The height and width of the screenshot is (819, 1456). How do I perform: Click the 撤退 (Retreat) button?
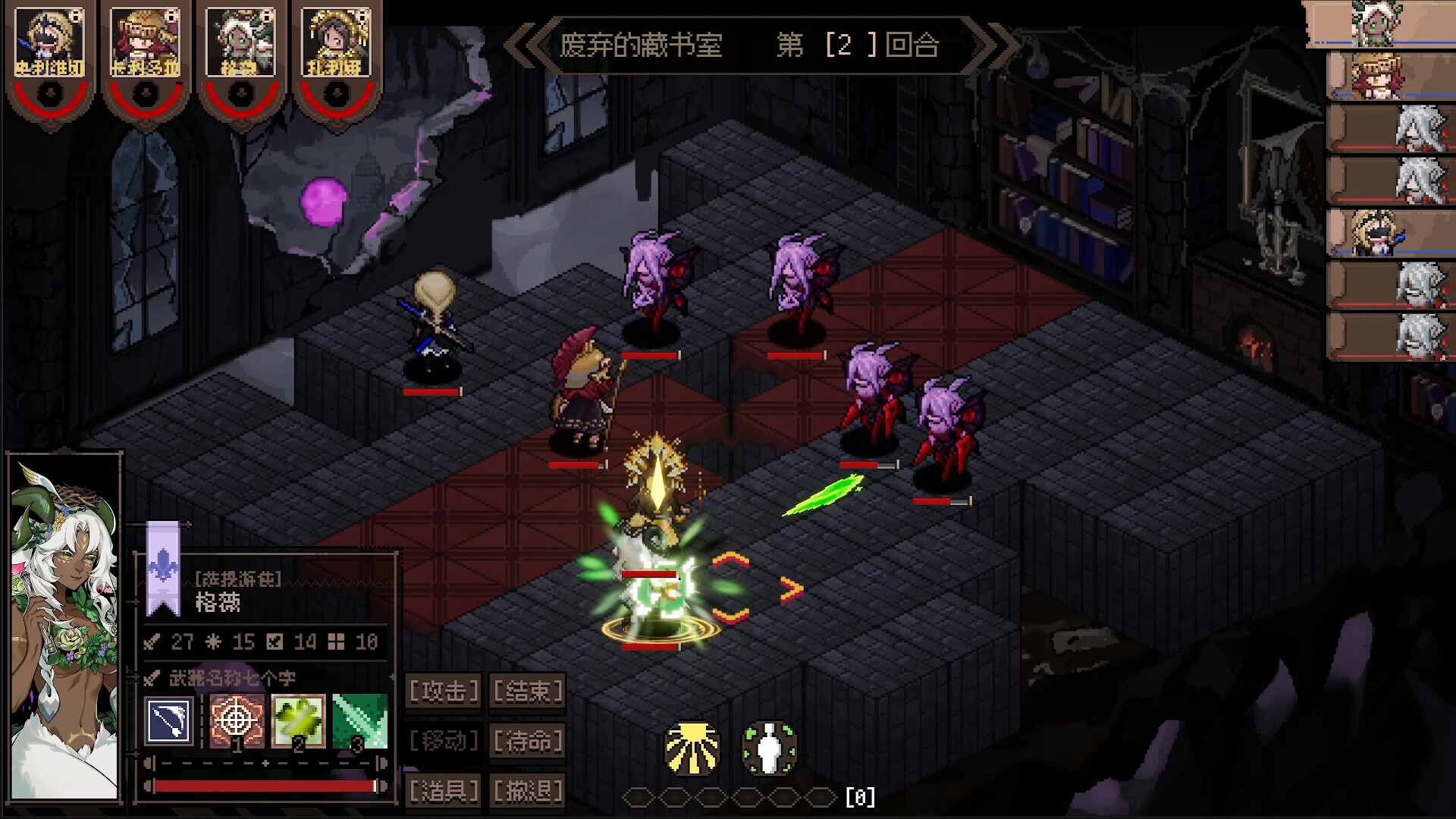(x=528, y=791)
